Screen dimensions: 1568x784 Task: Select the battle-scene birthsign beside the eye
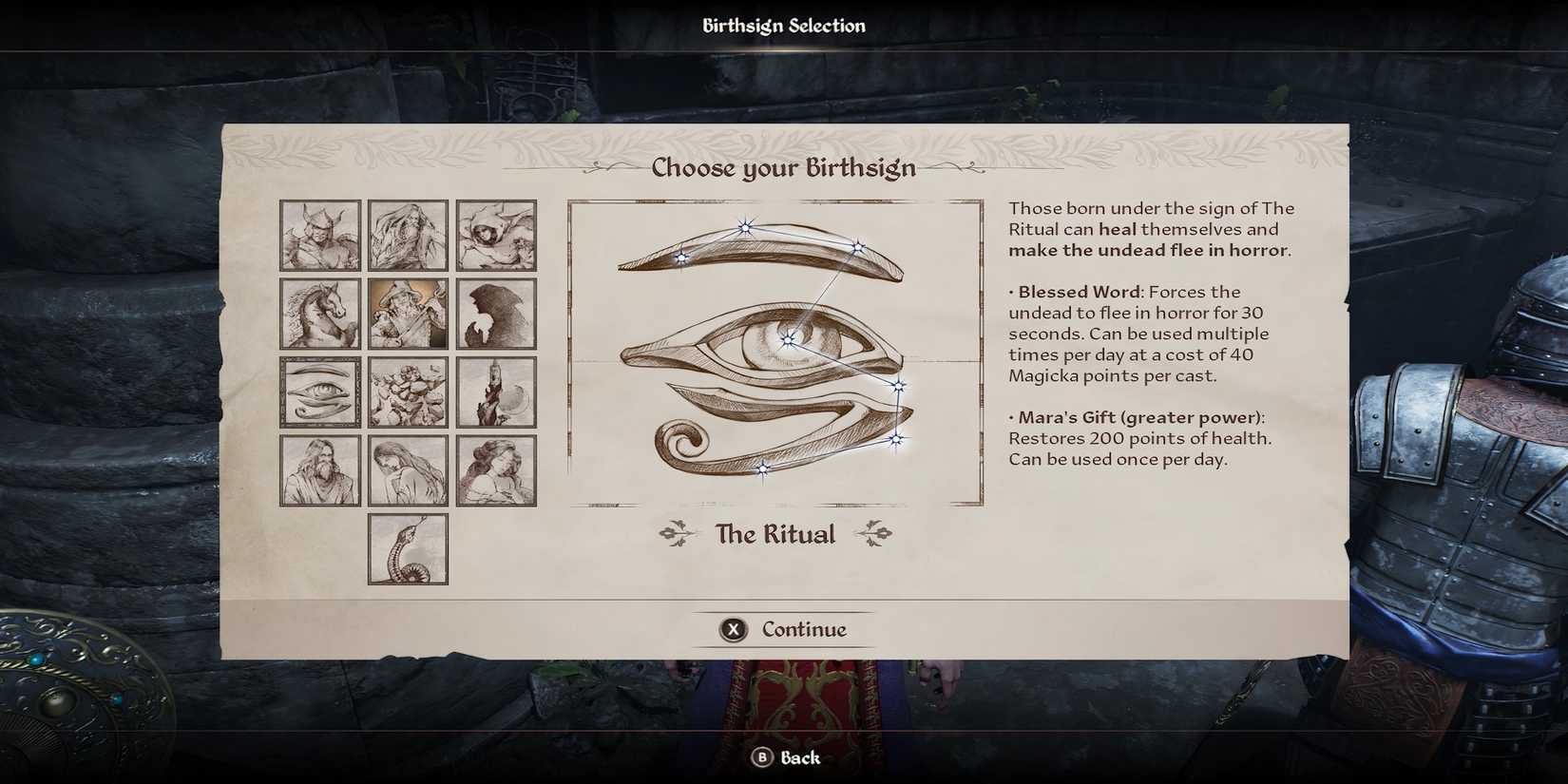pyautogui.click(x=409, y=392)
